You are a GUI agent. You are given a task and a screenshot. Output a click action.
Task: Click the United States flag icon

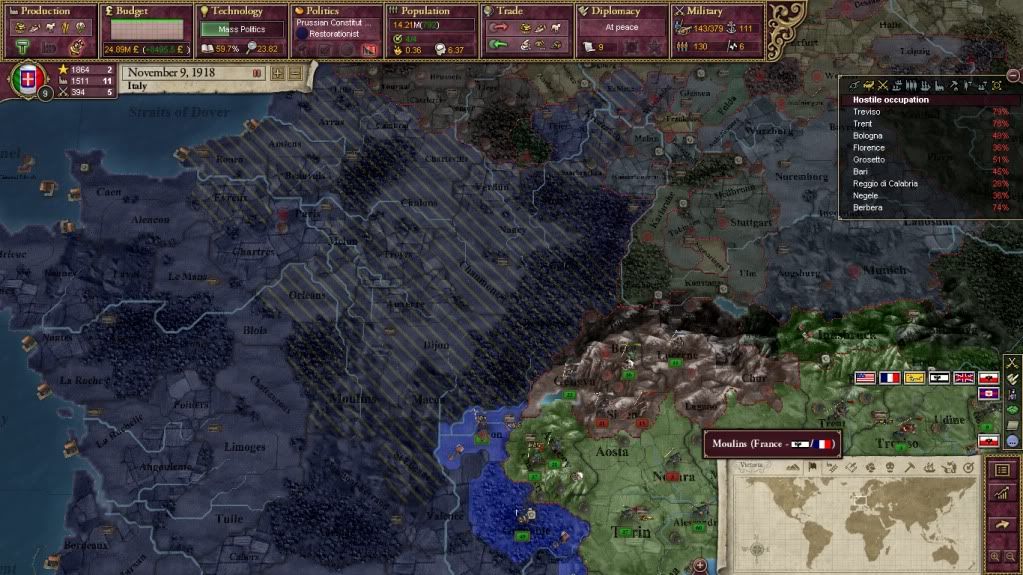tap(863, 378)
